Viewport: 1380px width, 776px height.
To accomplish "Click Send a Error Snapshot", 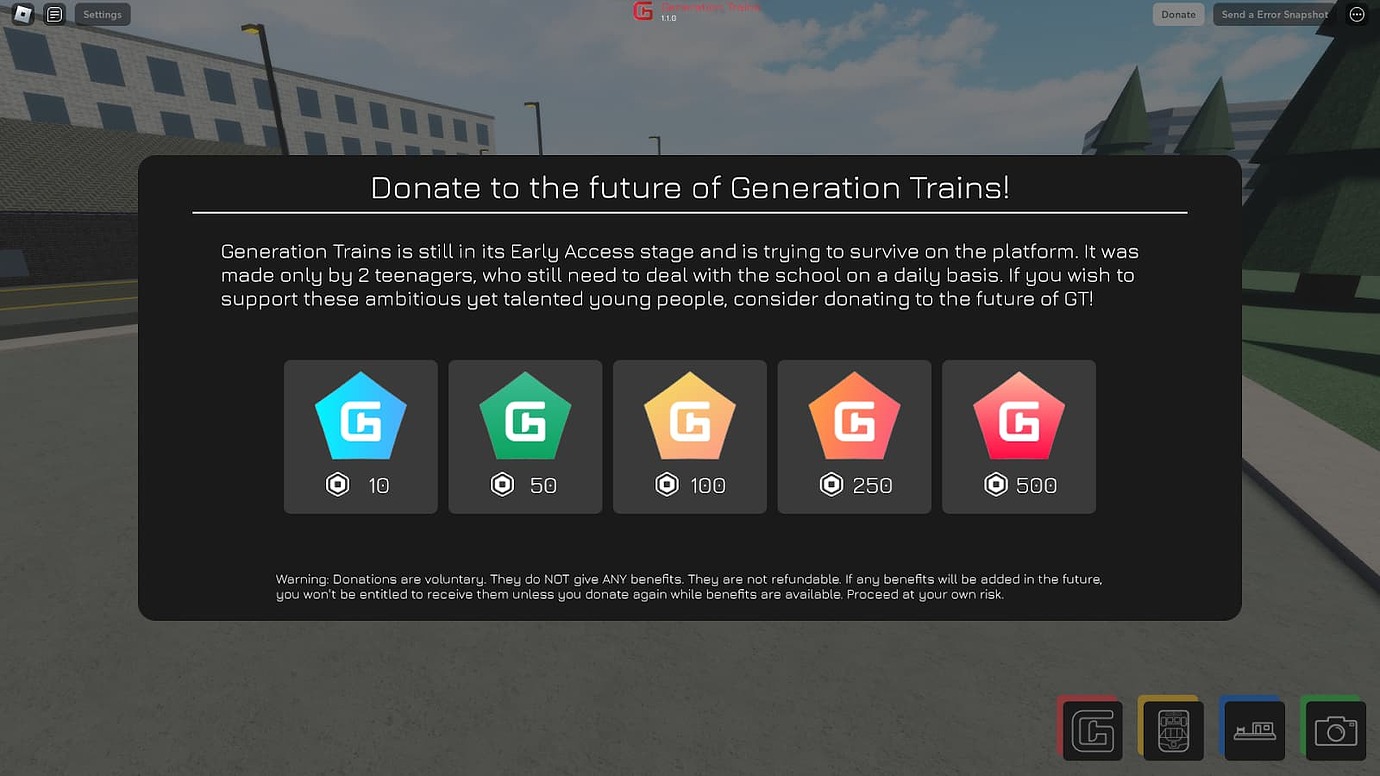I will pos(1271,14).
